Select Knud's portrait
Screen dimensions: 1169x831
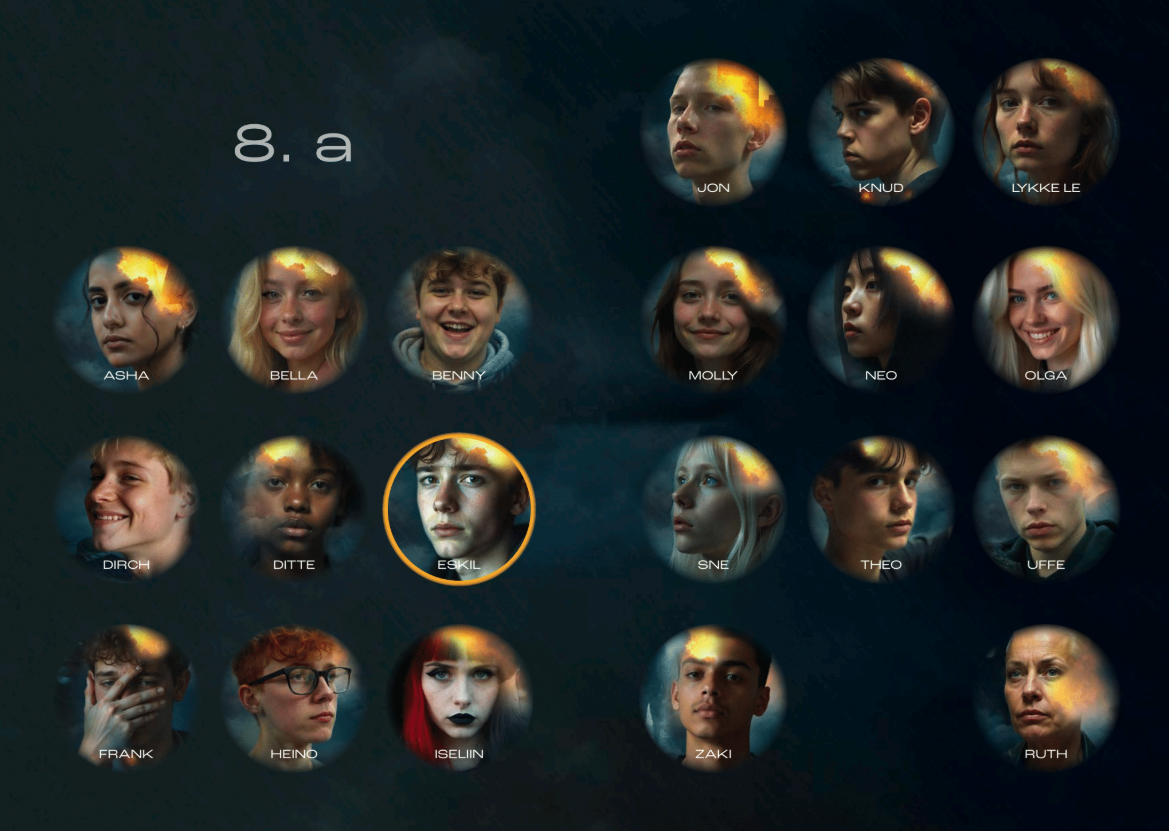[880, 130]
